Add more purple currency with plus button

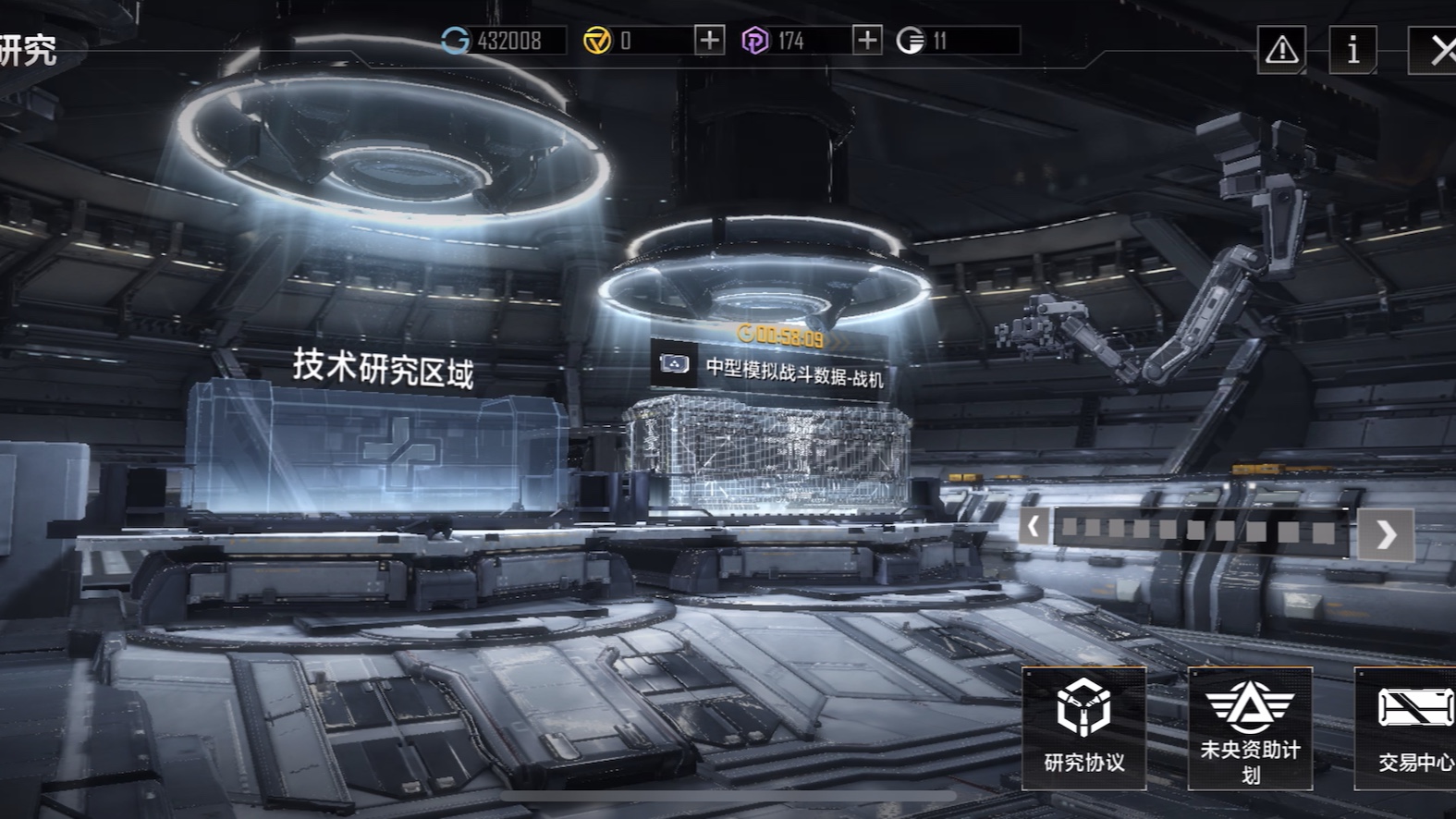point(866,41)
